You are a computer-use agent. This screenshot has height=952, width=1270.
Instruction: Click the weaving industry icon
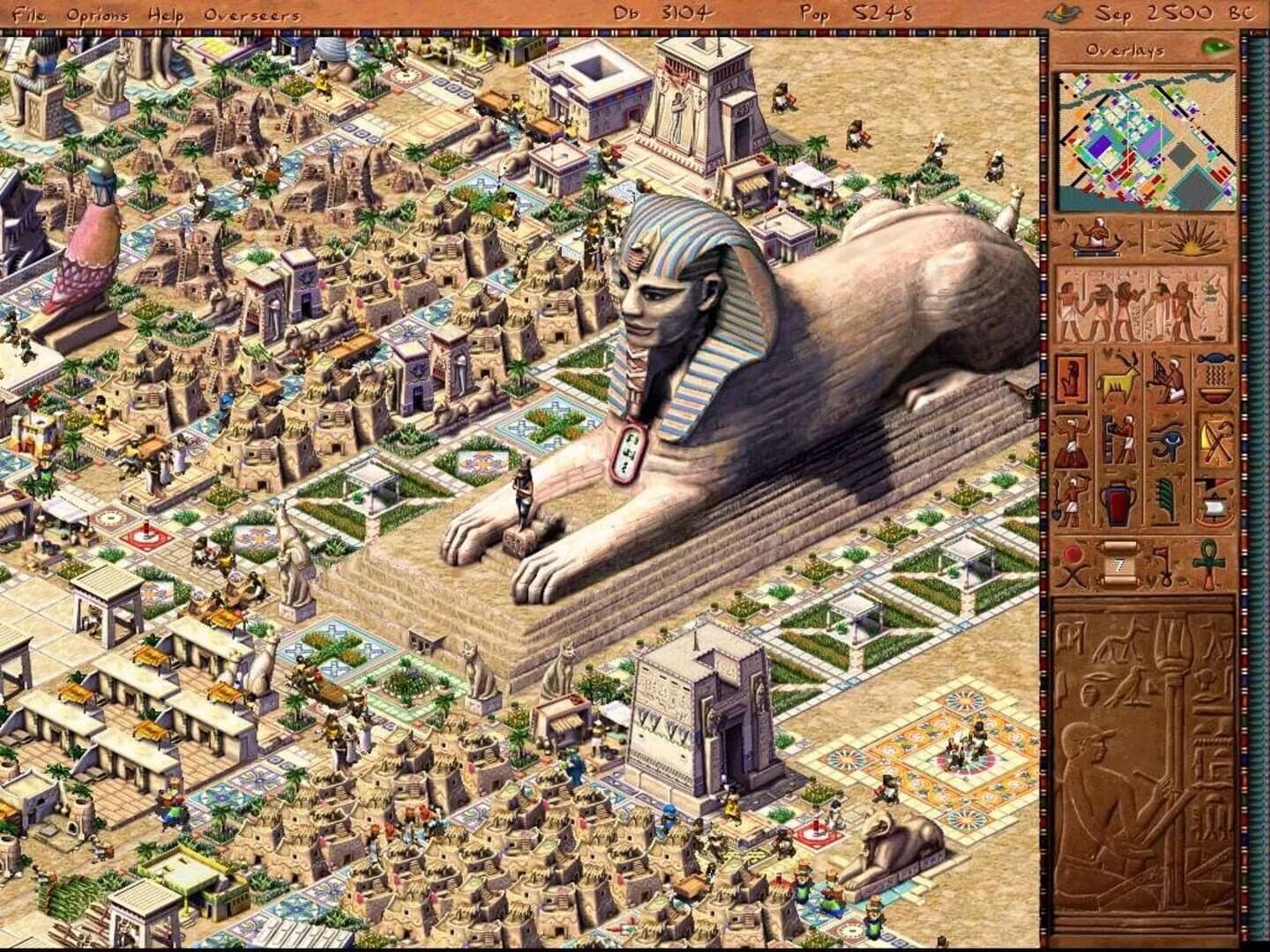coord(1168,375)
